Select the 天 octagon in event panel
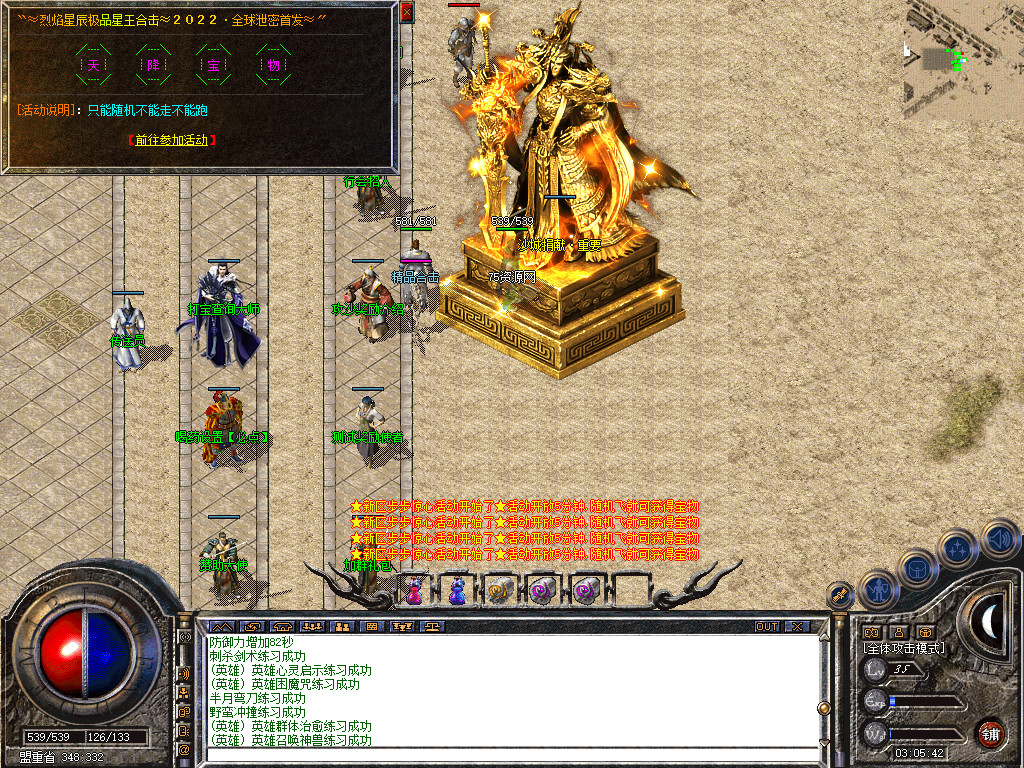This screenshot has width=1024, height=768. [94, 65]
